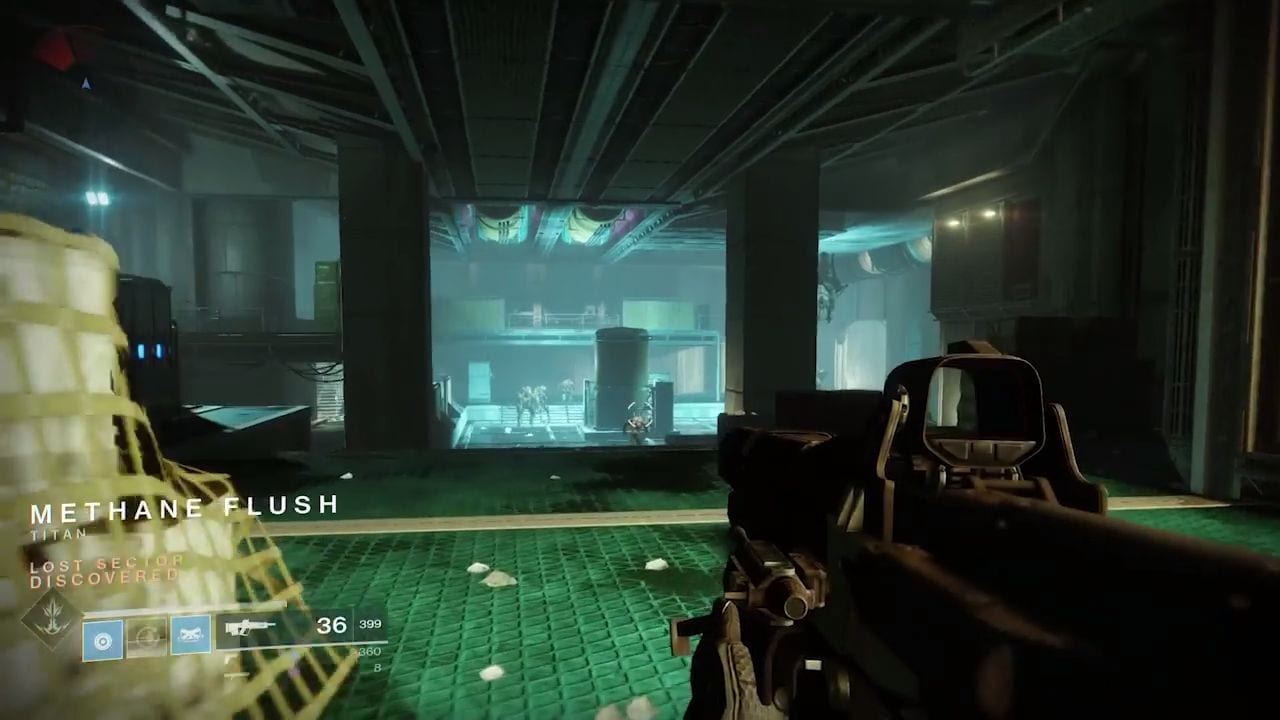Select the circular grenade ability icon
This screenshot has width=1280, height=720.
(x=102, y=638)
